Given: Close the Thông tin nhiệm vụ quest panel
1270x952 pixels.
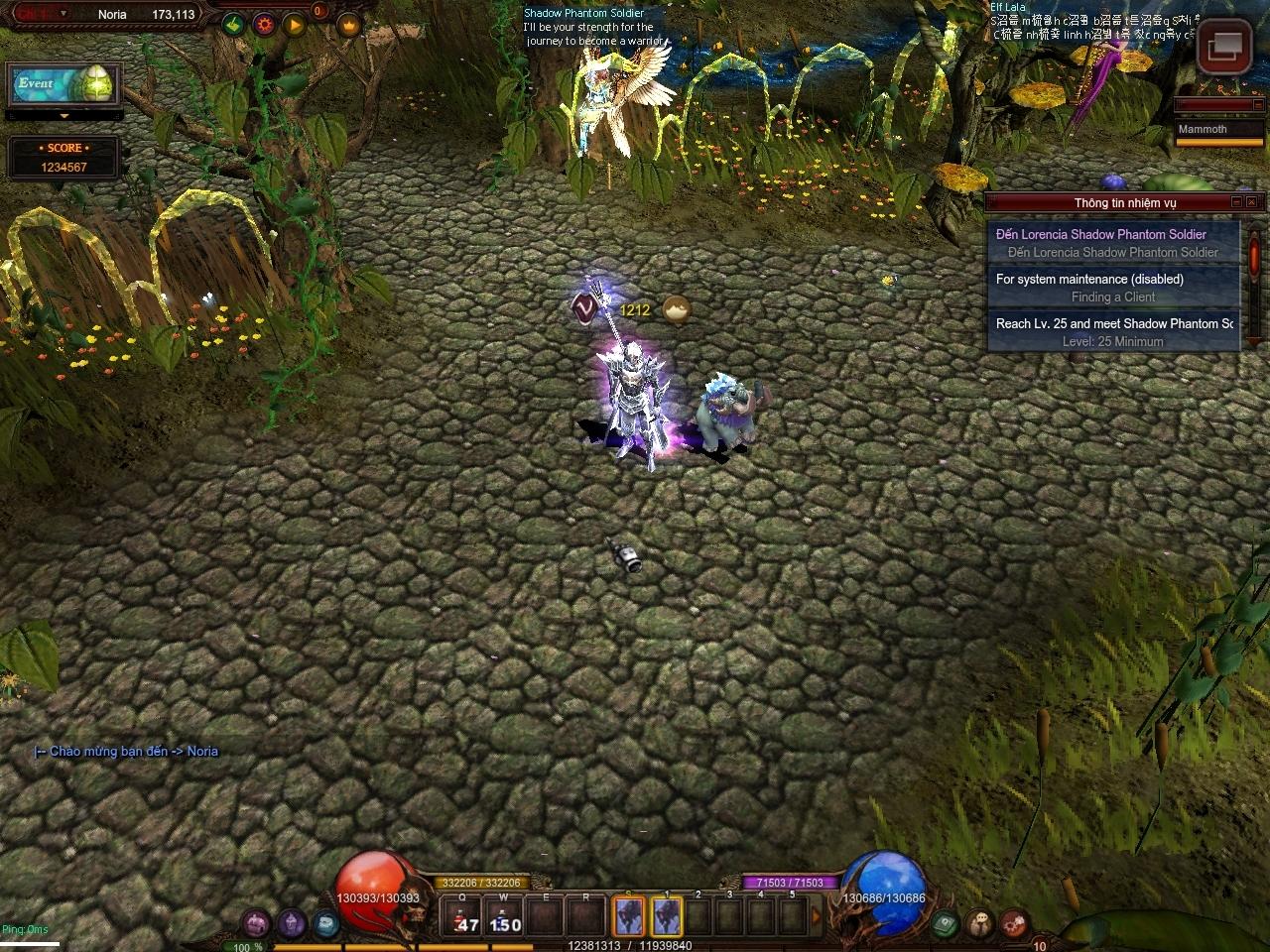Looking at the screenshot, I should [x=1253, y=202].
